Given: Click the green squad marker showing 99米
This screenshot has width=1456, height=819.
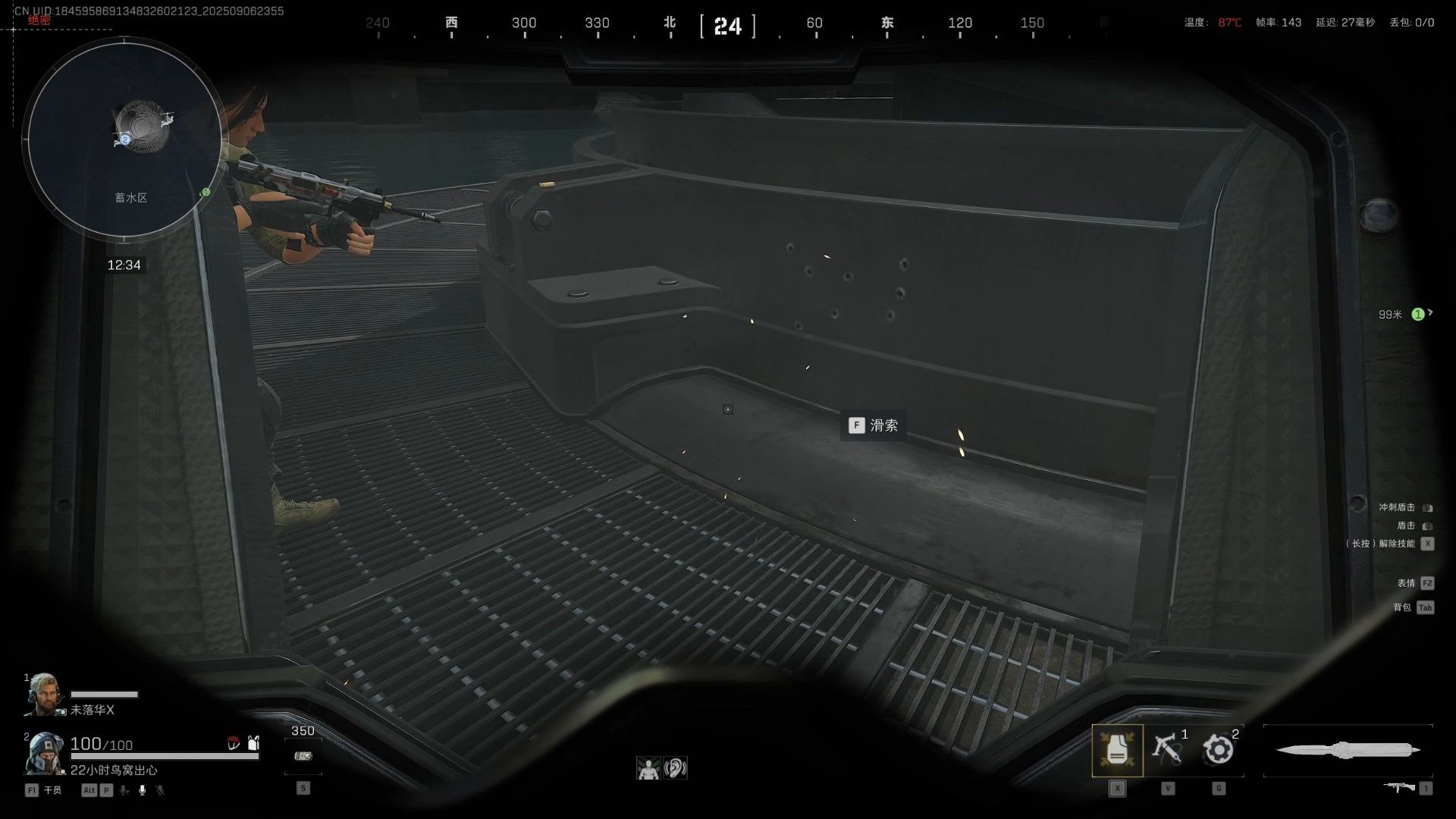Looking at the screenshot, I should (1417, 314).
